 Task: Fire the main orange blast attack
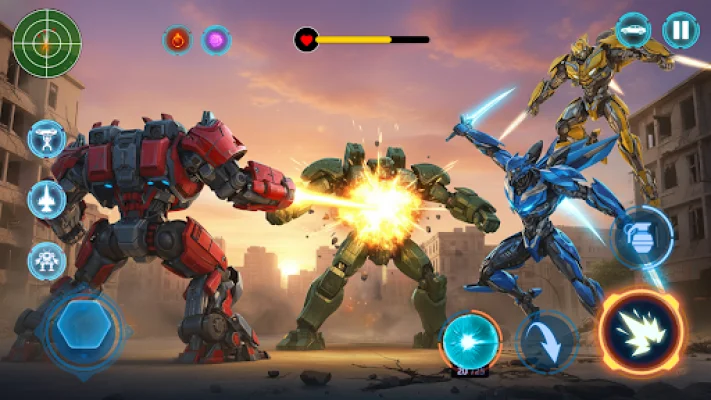tap(641, 332)
